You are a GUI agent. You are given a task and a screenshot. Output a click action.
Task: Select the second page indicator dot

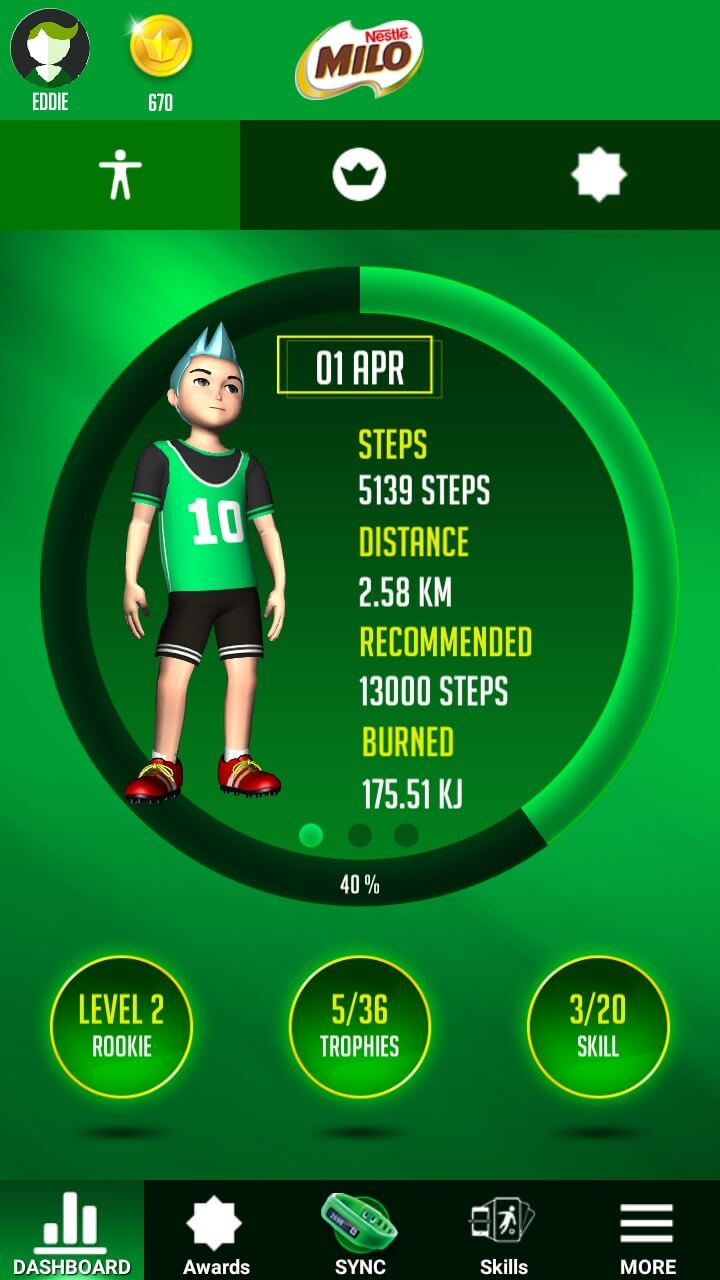click(359, 835)
